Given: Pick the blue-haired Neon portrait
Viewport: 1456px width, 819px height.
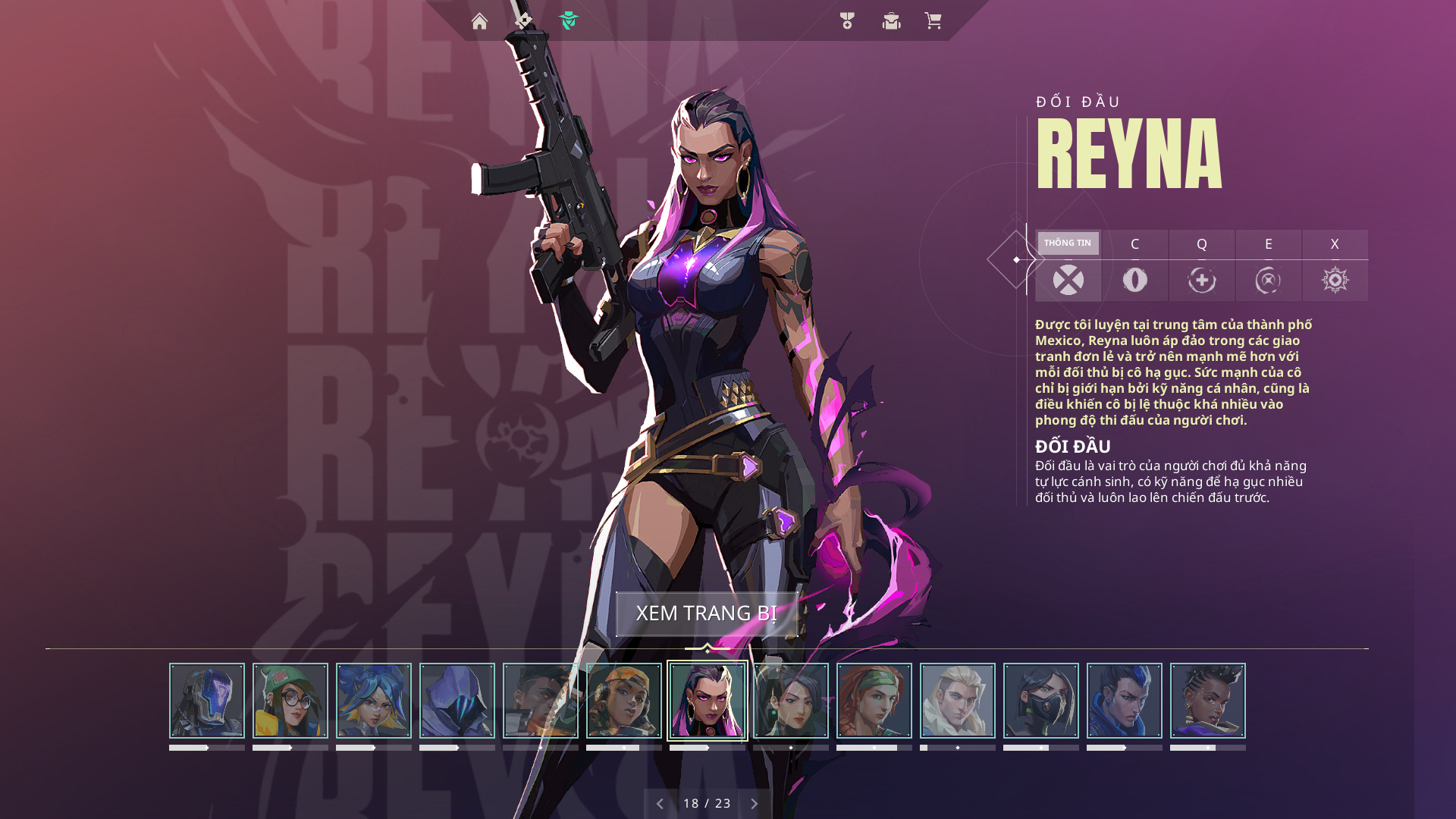Looking at the screenshot, I should [x=374, y=701].
